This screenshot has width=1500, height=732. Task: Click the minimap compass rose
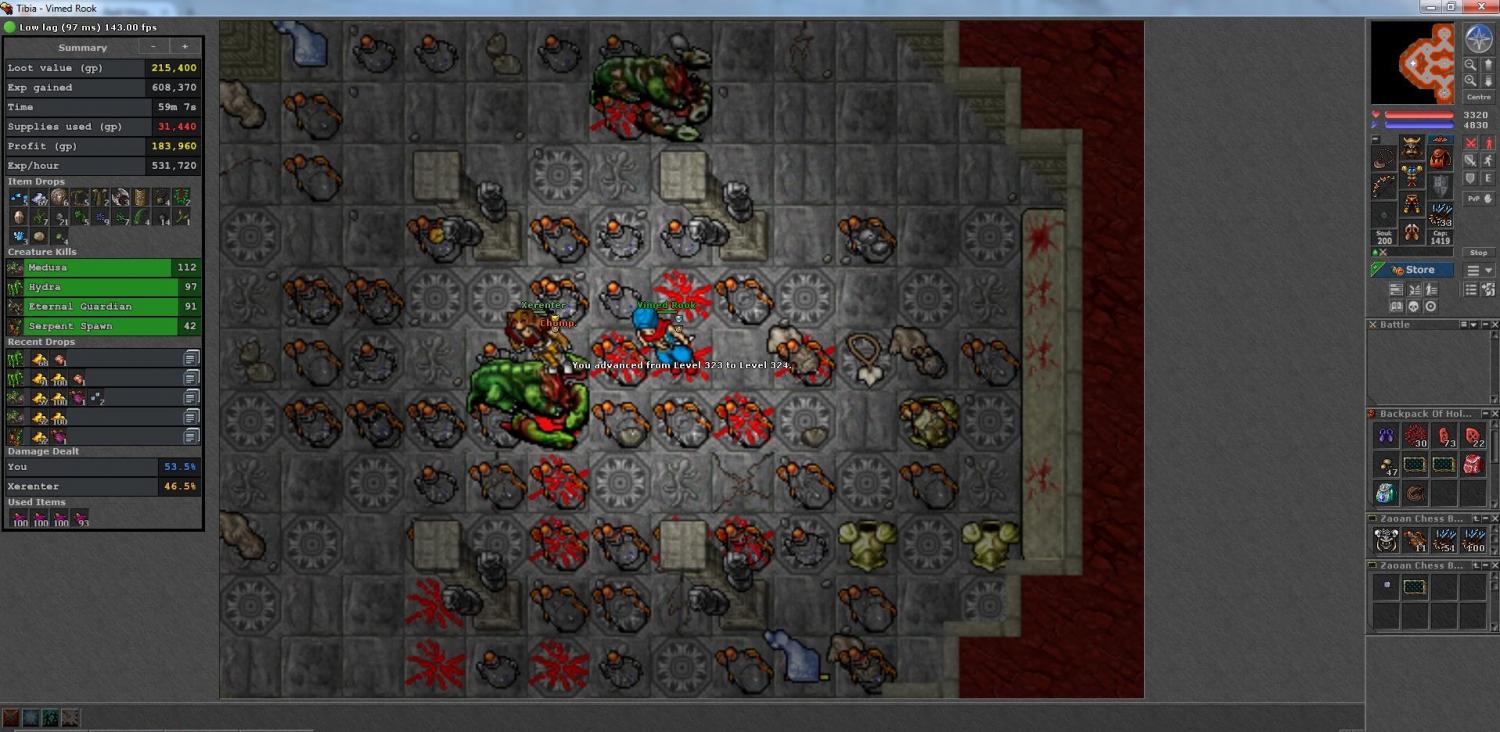[x=1478, y=40]
